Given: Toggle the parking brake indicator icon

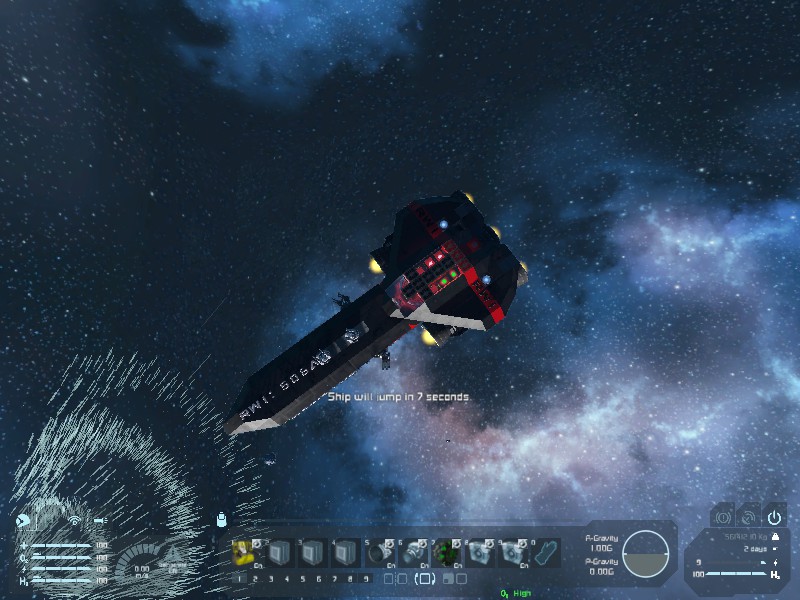Looking at the screenshot, I should [722, 517].
